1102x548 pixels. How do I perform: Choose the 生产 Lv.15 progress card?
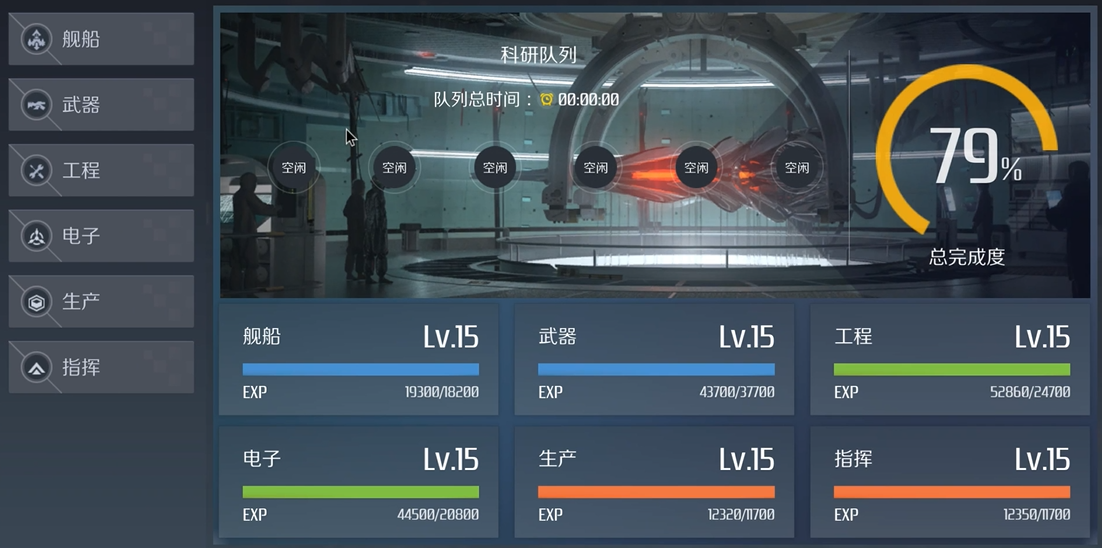pyautogui.click(x=655, y=483)
